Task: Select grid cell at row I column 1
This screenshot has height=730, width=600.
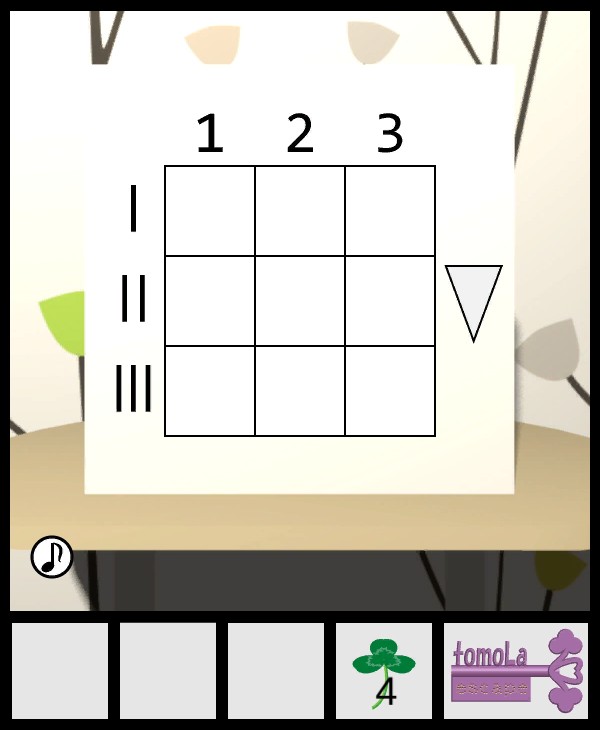Action: pos(210,211)
